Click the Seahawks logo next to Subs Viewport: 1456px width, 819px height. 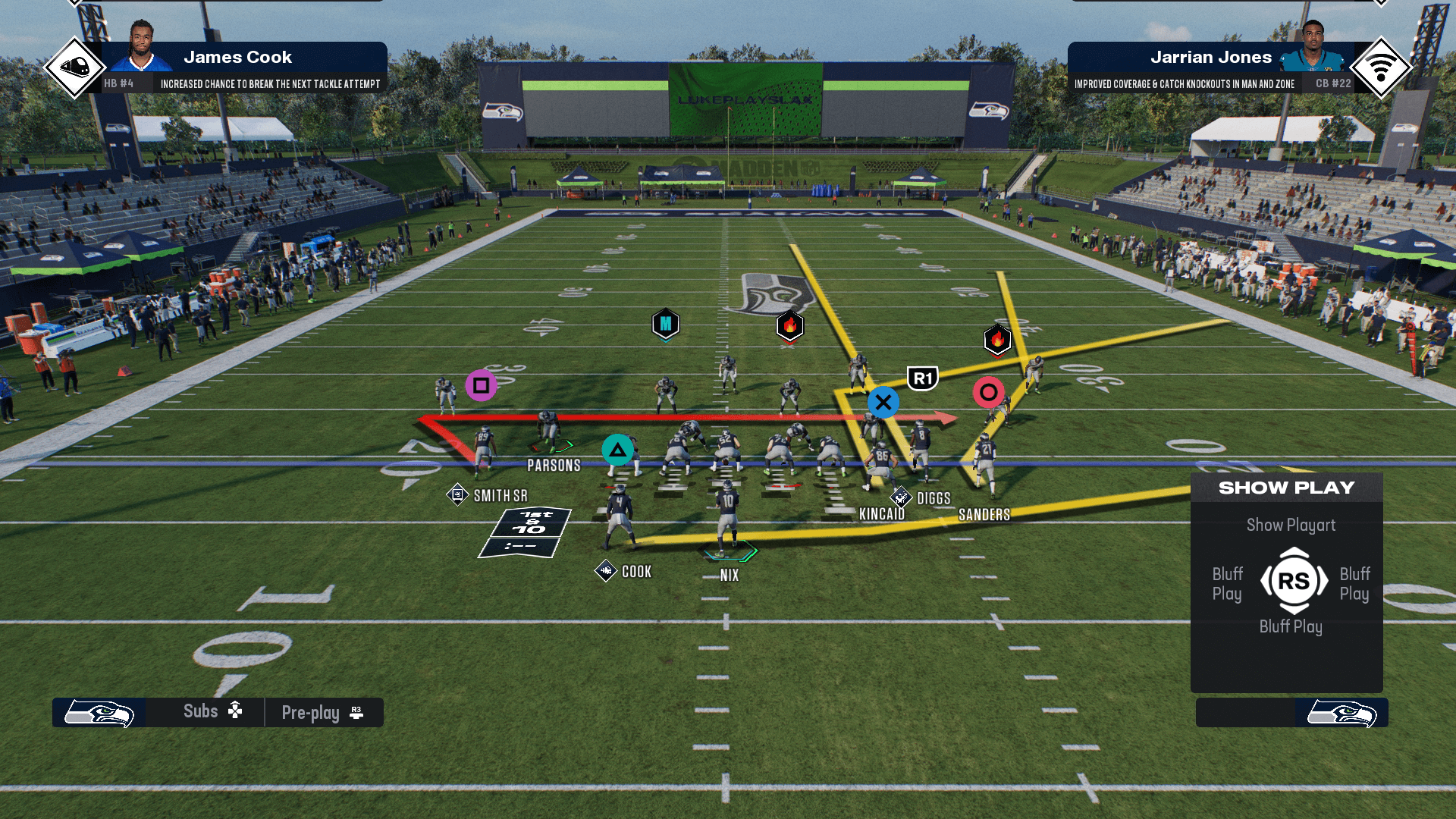coord(99,713)
